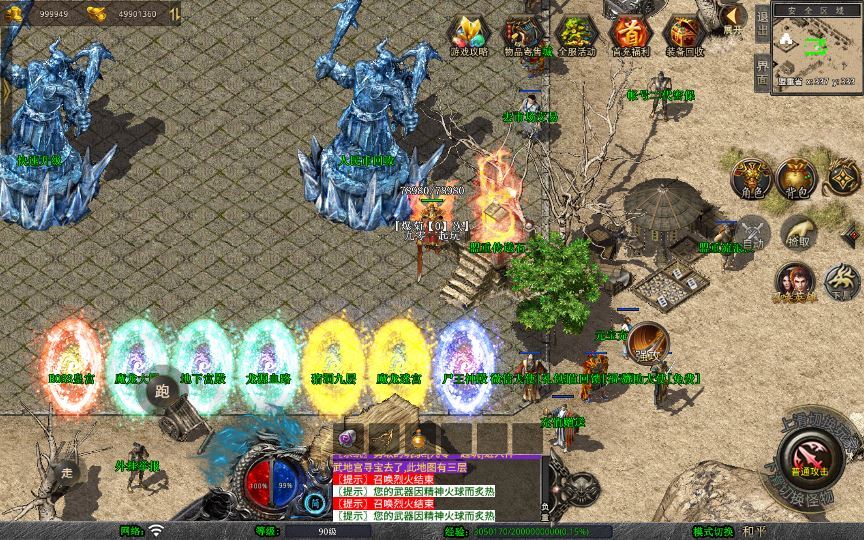Toggle the 跑 run button
This screenshot has width=864, height=540.
(162, 393)
